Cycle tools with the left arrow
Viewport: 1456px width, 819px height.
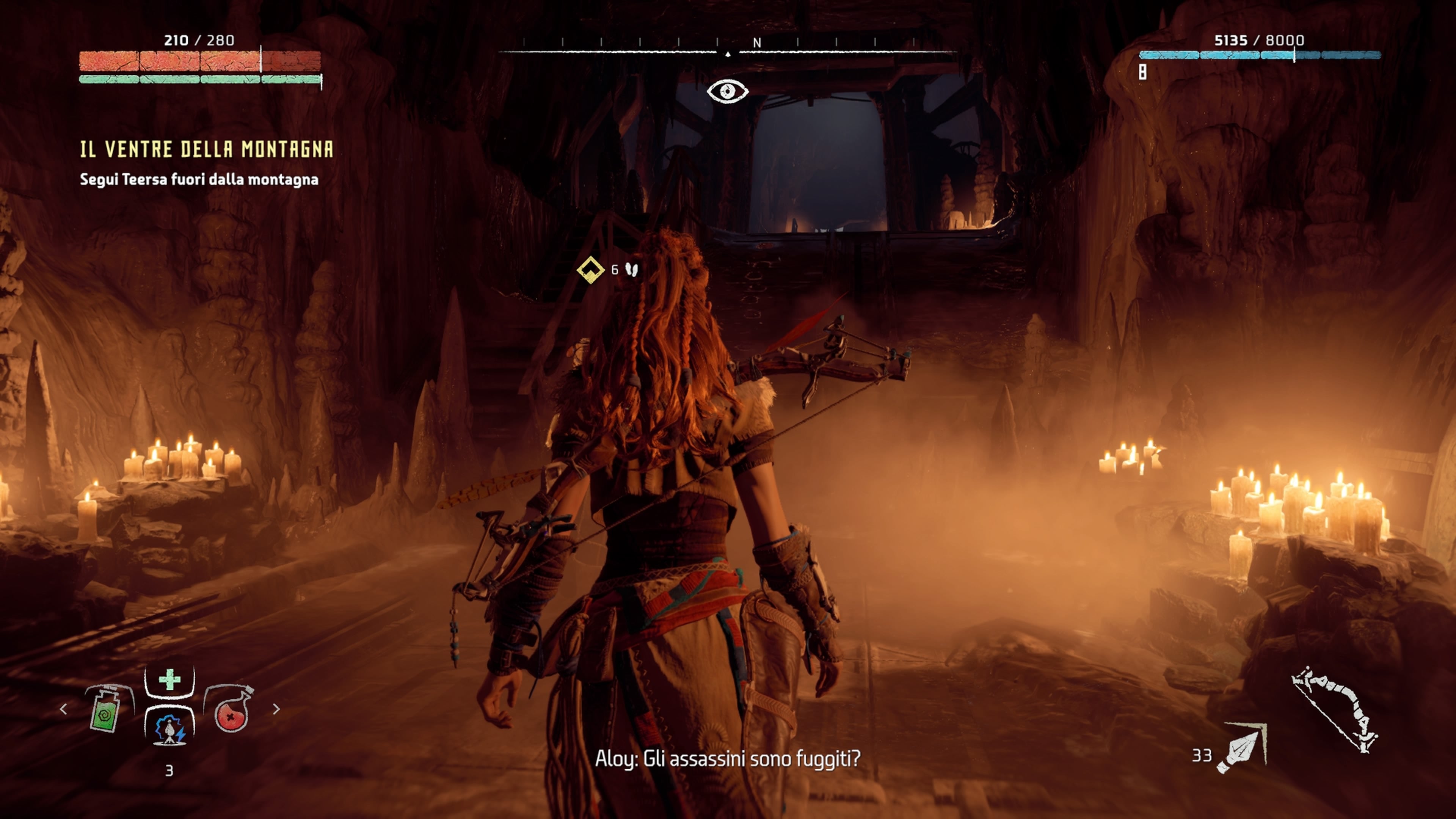point(63,709)
